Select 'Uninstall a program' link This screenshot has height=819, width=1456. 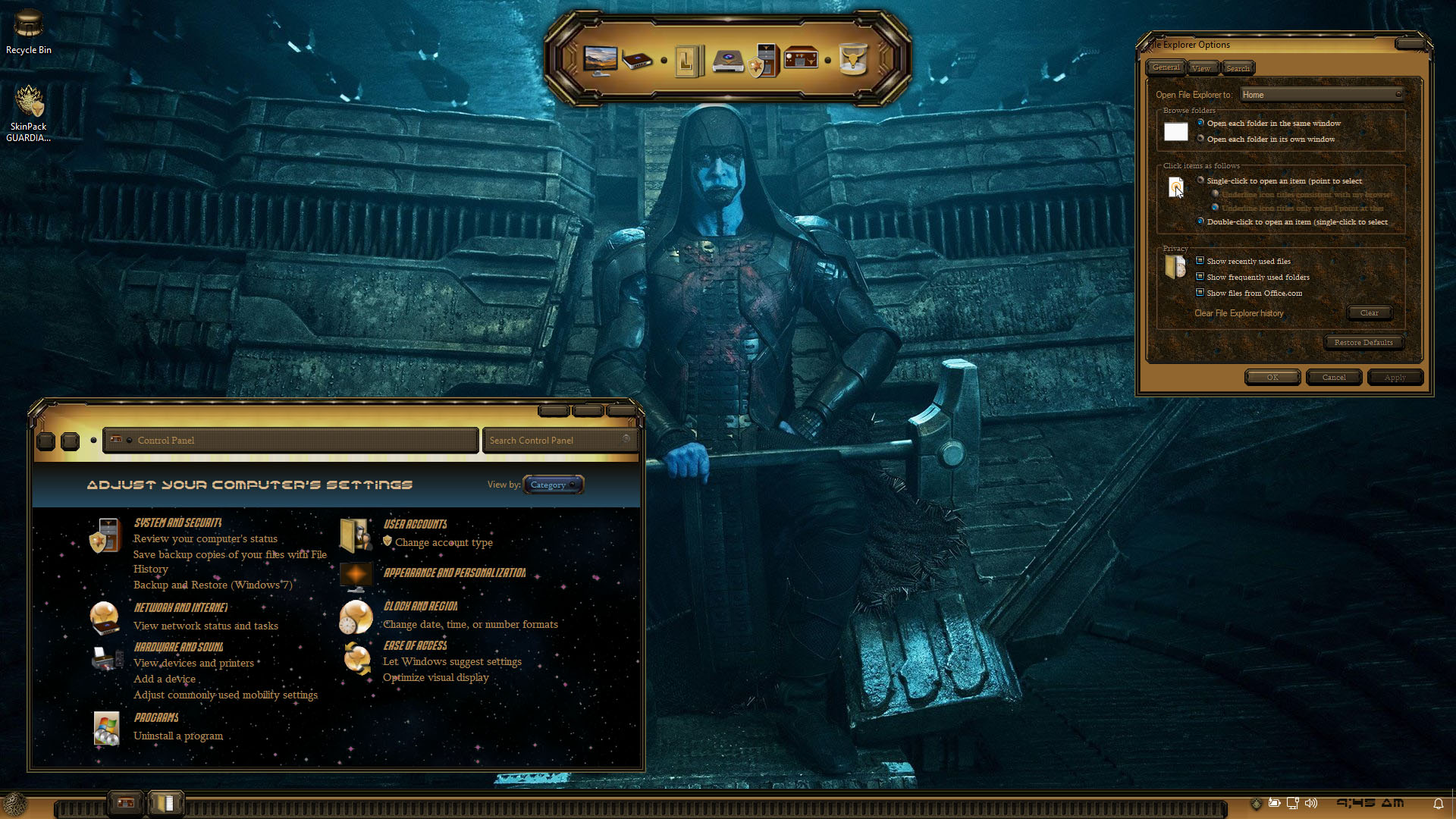pos(178,736)
